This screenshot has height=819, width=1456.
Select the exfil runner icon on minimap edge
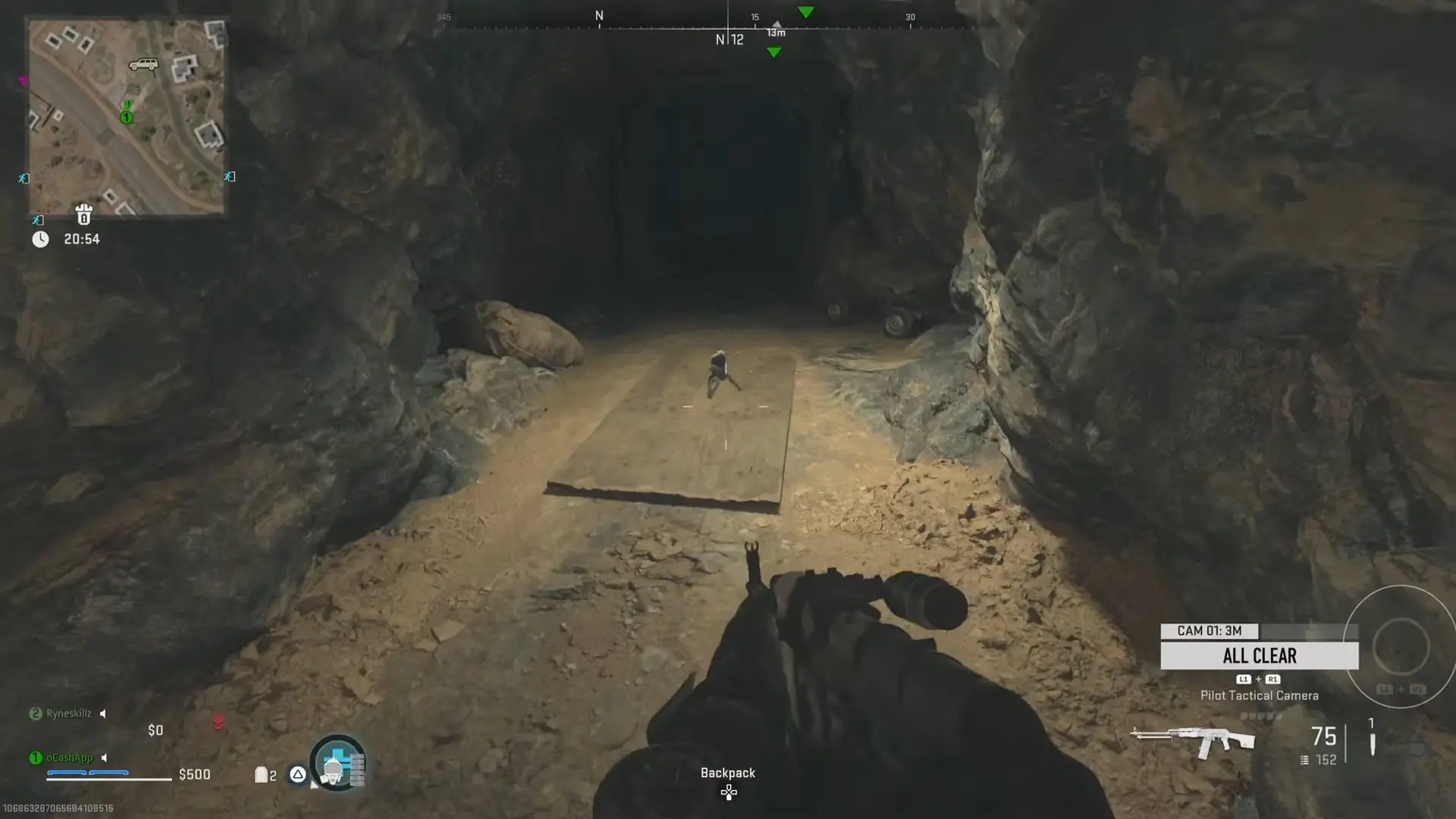coord(23,177)
